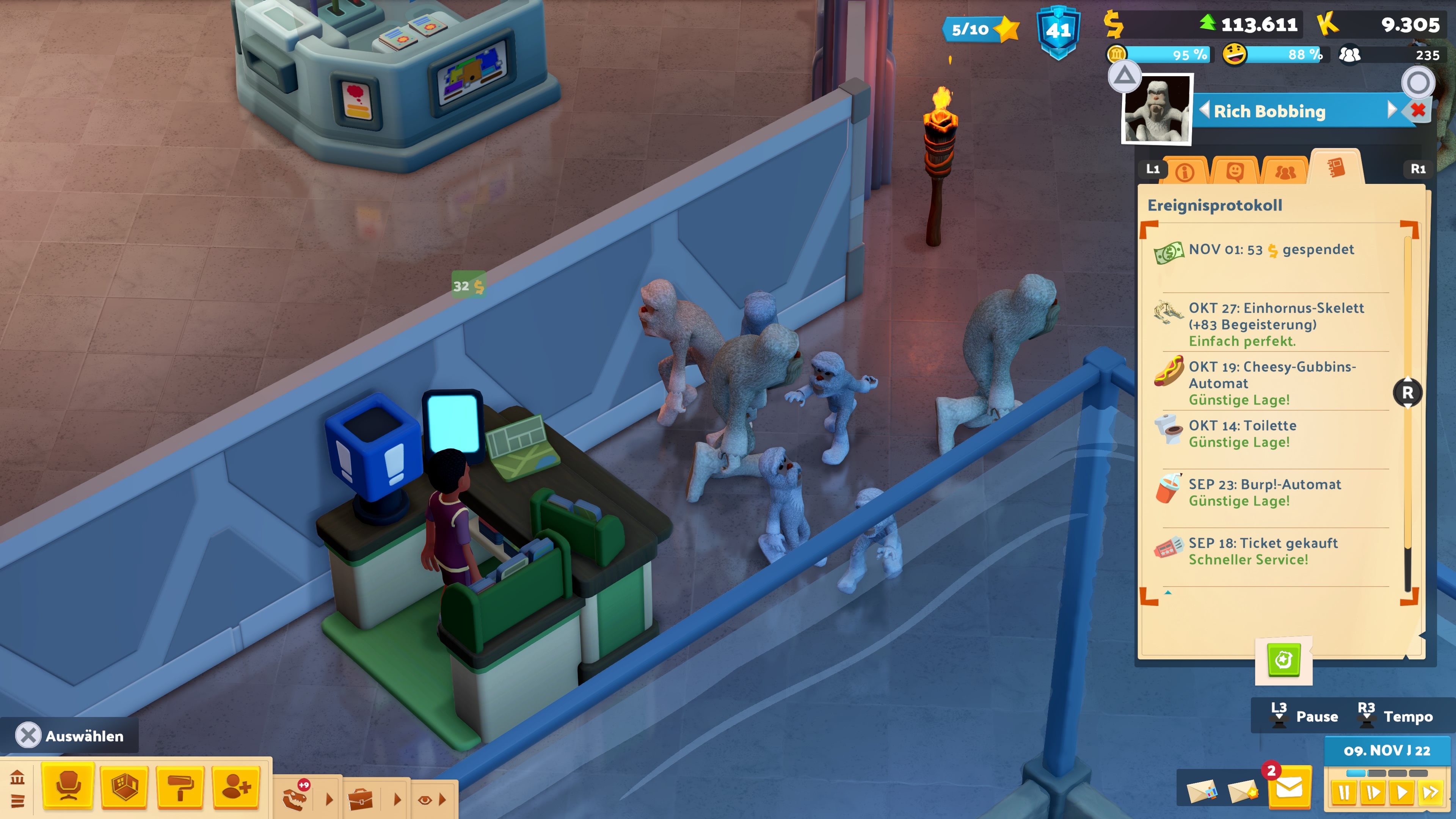Pause the game with the pause button
The width and height of the screenshot is (1456, 819).
click(1344, 793)
